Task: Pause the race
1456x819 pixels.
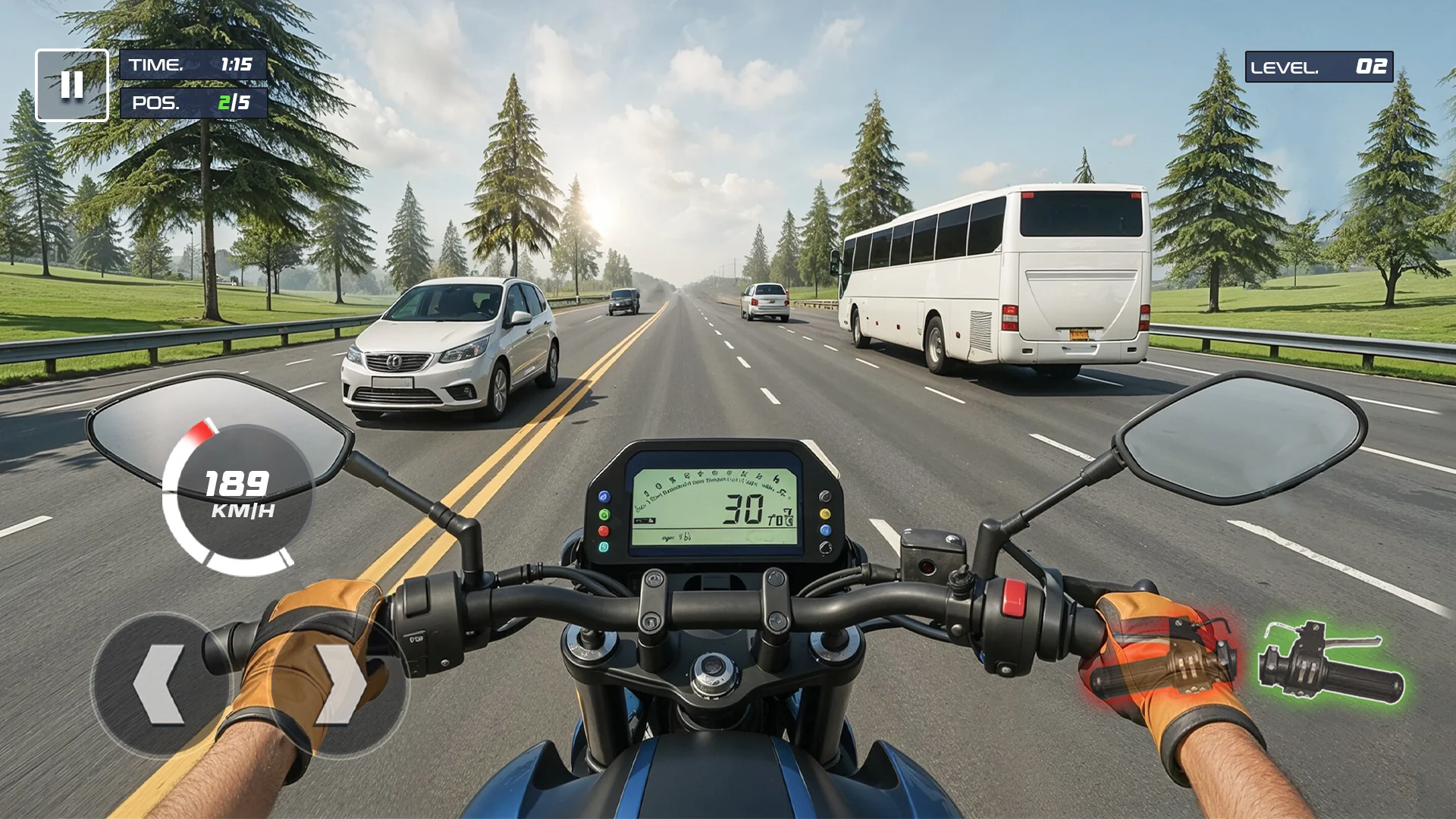Action: click(x=72, y=85)
